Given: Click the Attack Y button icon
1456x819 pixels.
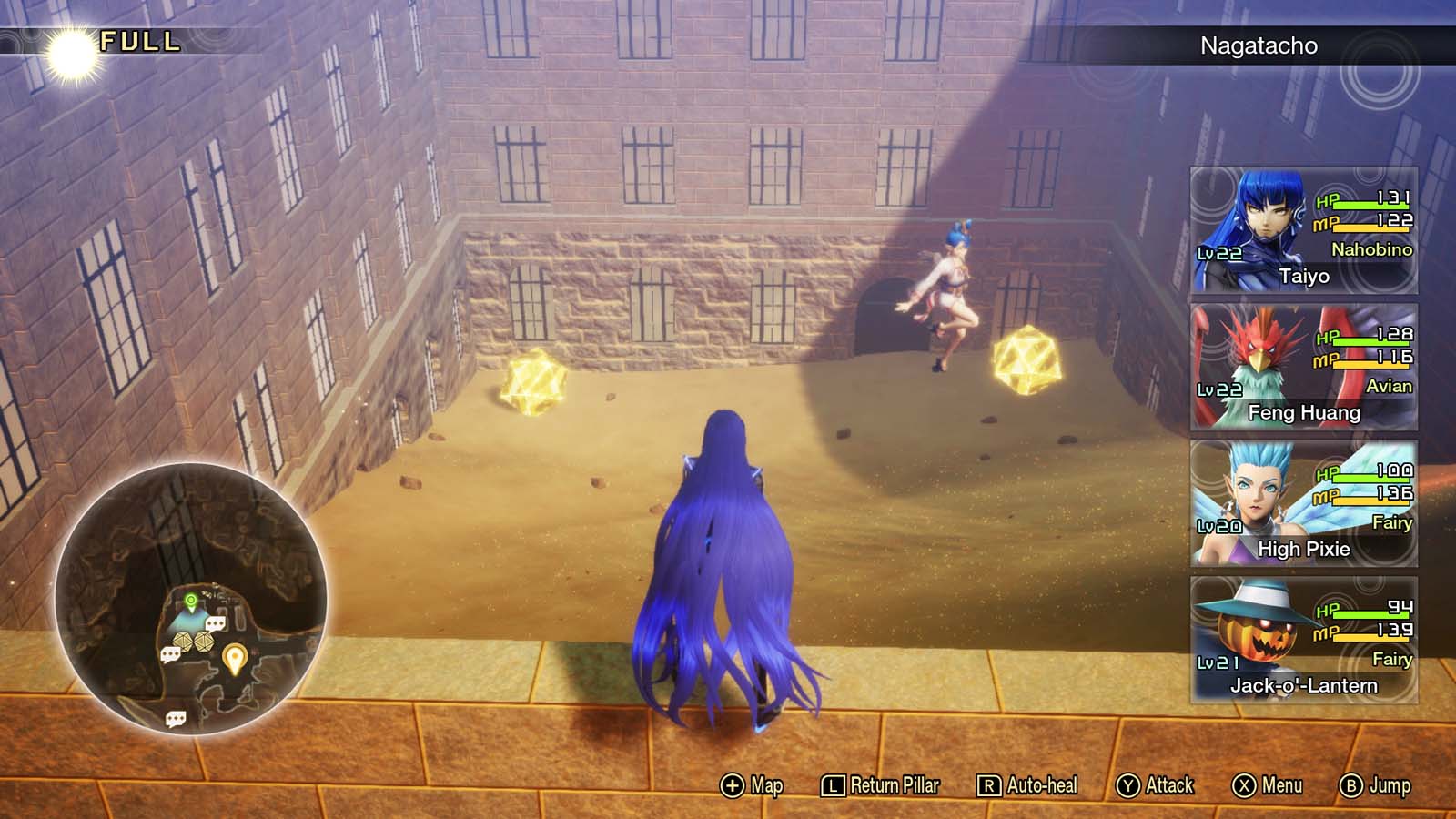Looking at the screenshot, I should 1128,784.
